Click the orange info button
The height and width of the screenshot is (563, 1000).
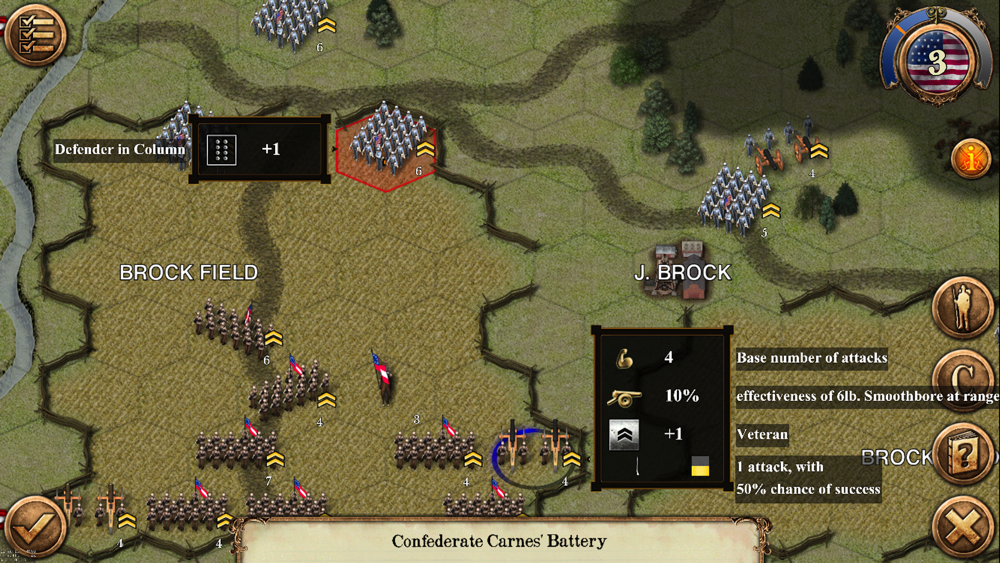click(970, 158)
